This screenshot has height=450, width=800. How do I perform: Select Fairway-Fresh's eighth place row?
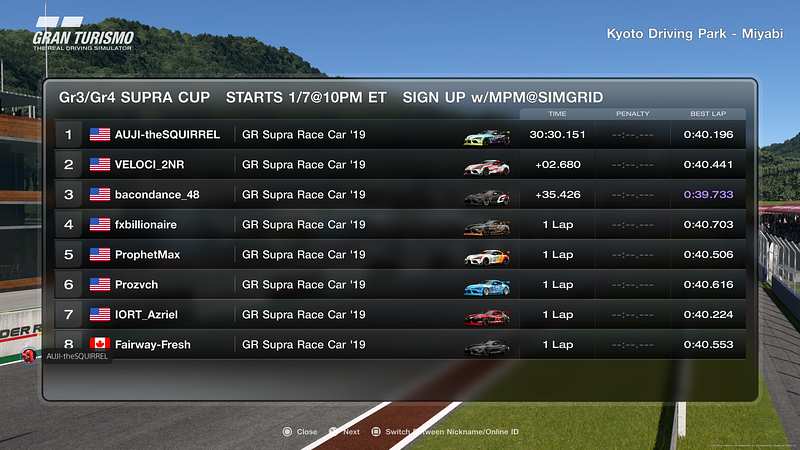point(400,345)
